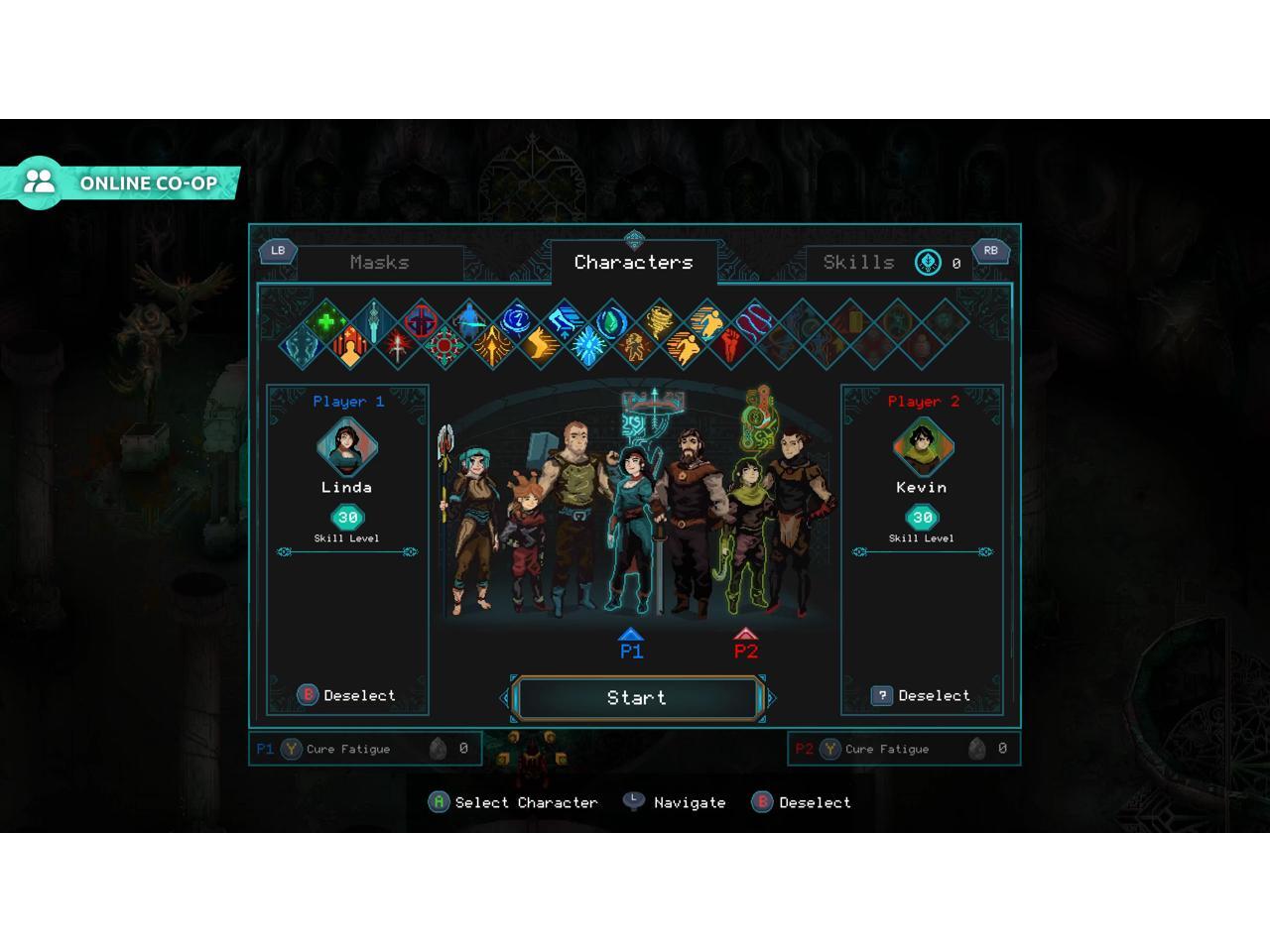Image resolution: width=1270 pixels, height=952 pixels.
Task: Open the Skills tab
Action: click(858, 262)
